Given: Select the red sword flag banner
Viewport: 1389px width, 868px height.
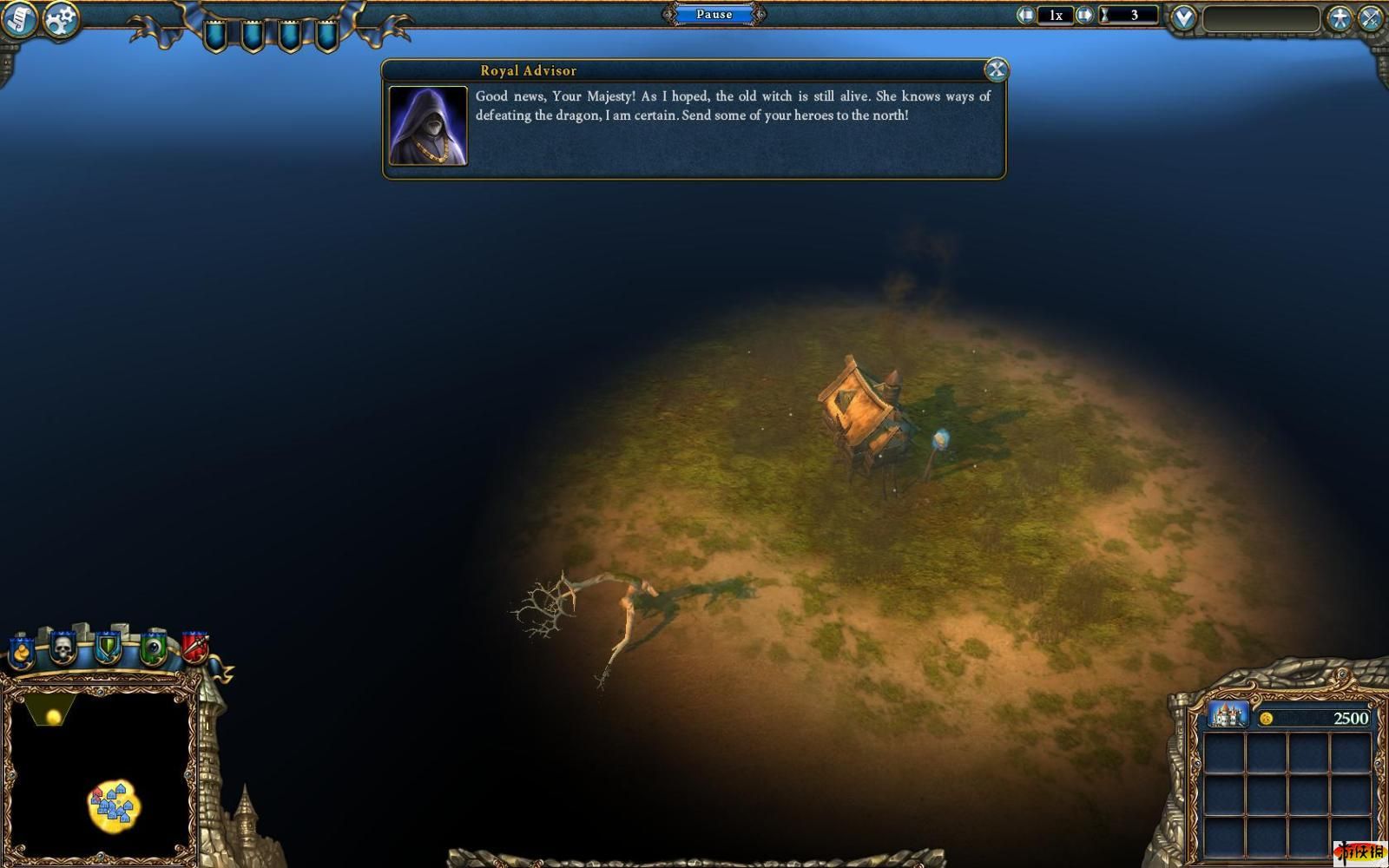Looking at the screenshot, I should tap(194, 648).
